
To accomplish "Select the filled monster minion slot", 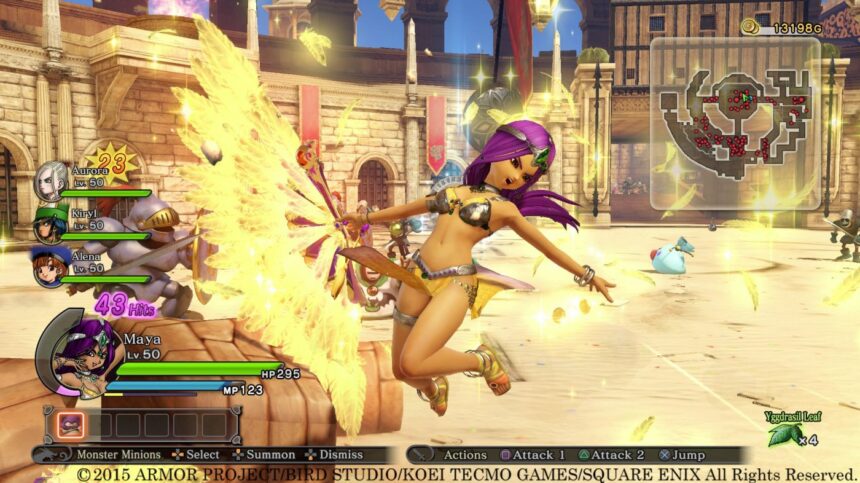I will 70,425.
